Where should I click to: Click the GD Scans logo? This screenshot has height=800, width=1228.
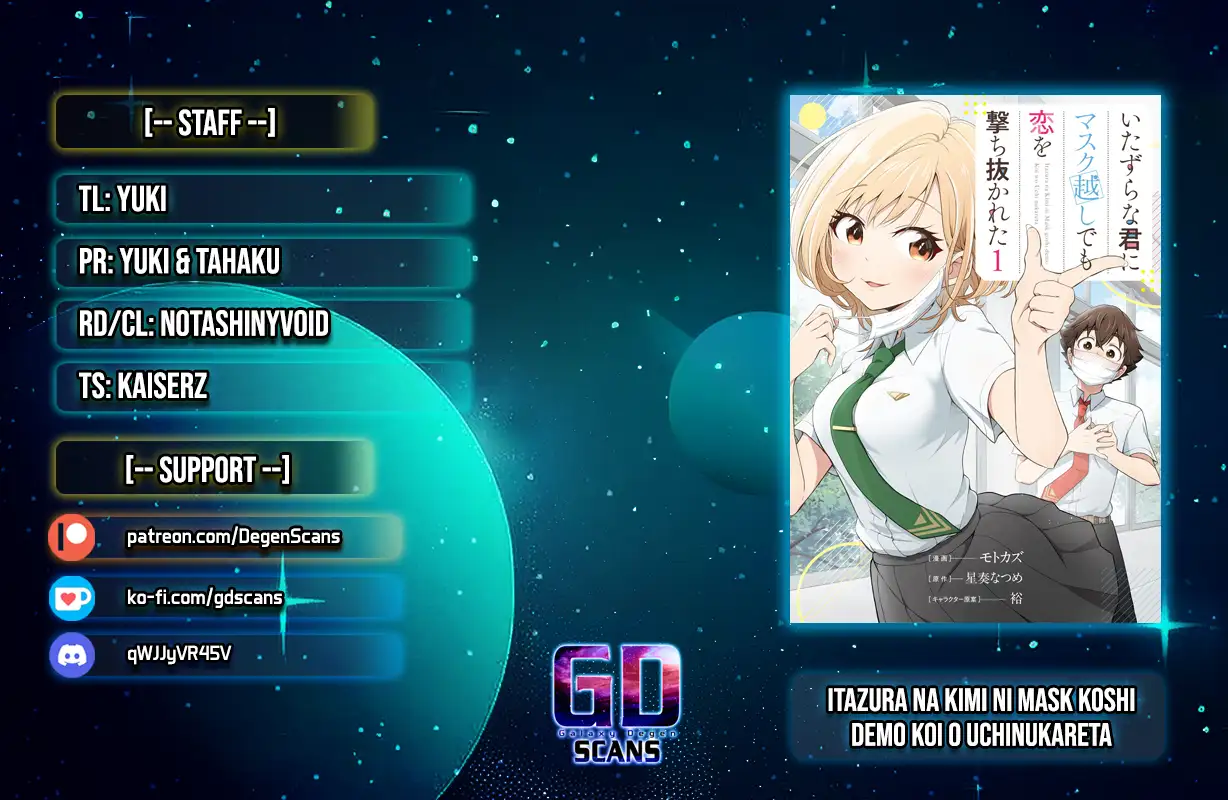tap(616, 702)
